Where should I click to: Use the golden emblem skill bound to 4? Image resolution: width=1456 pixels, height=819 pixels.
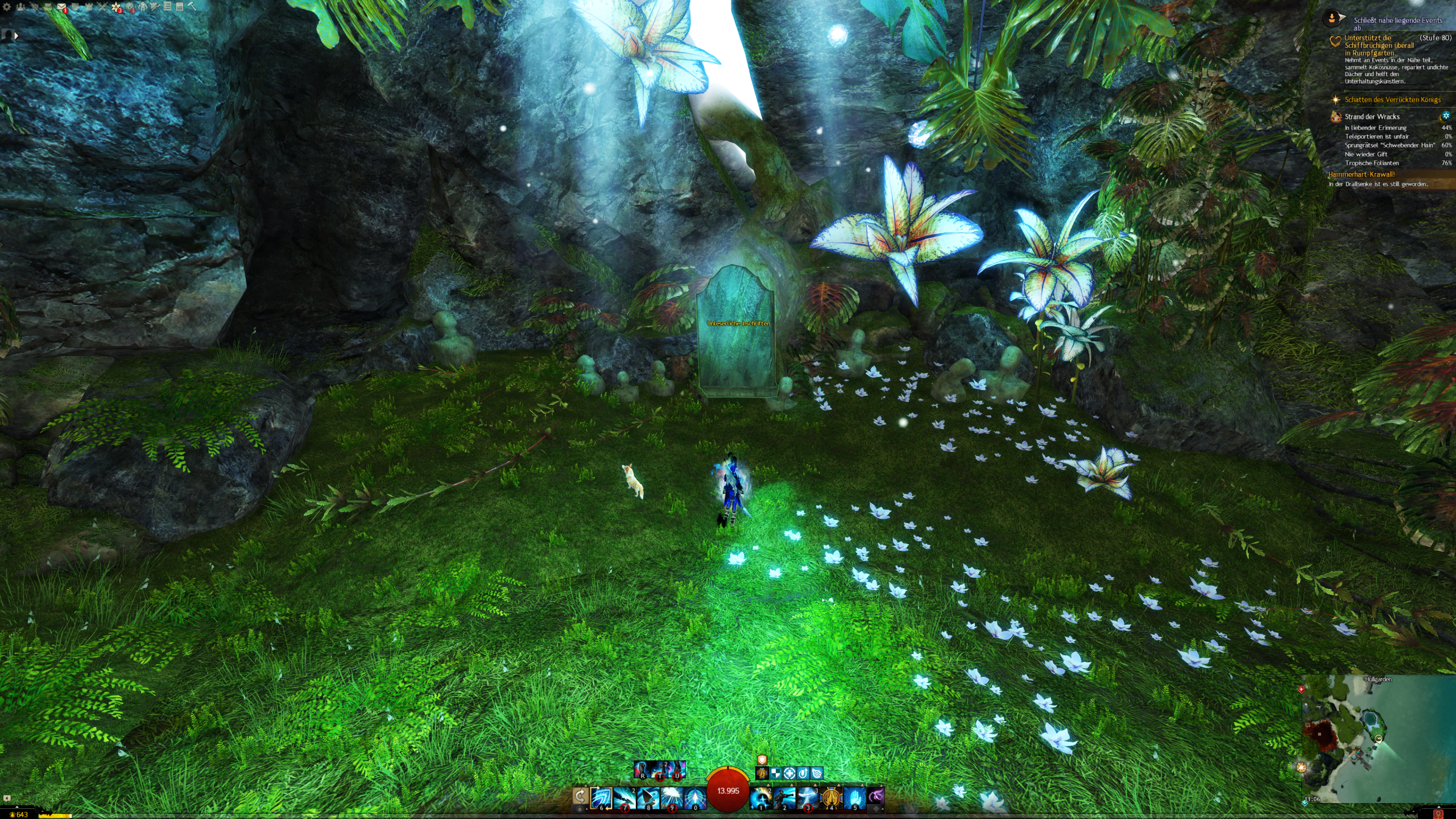[x=831, y=797]
